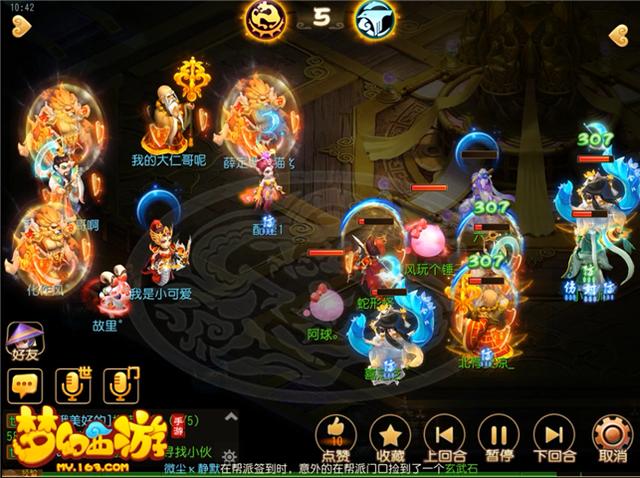
Task: Cancel replay with 取消 gear button
Action: point(610,436)
